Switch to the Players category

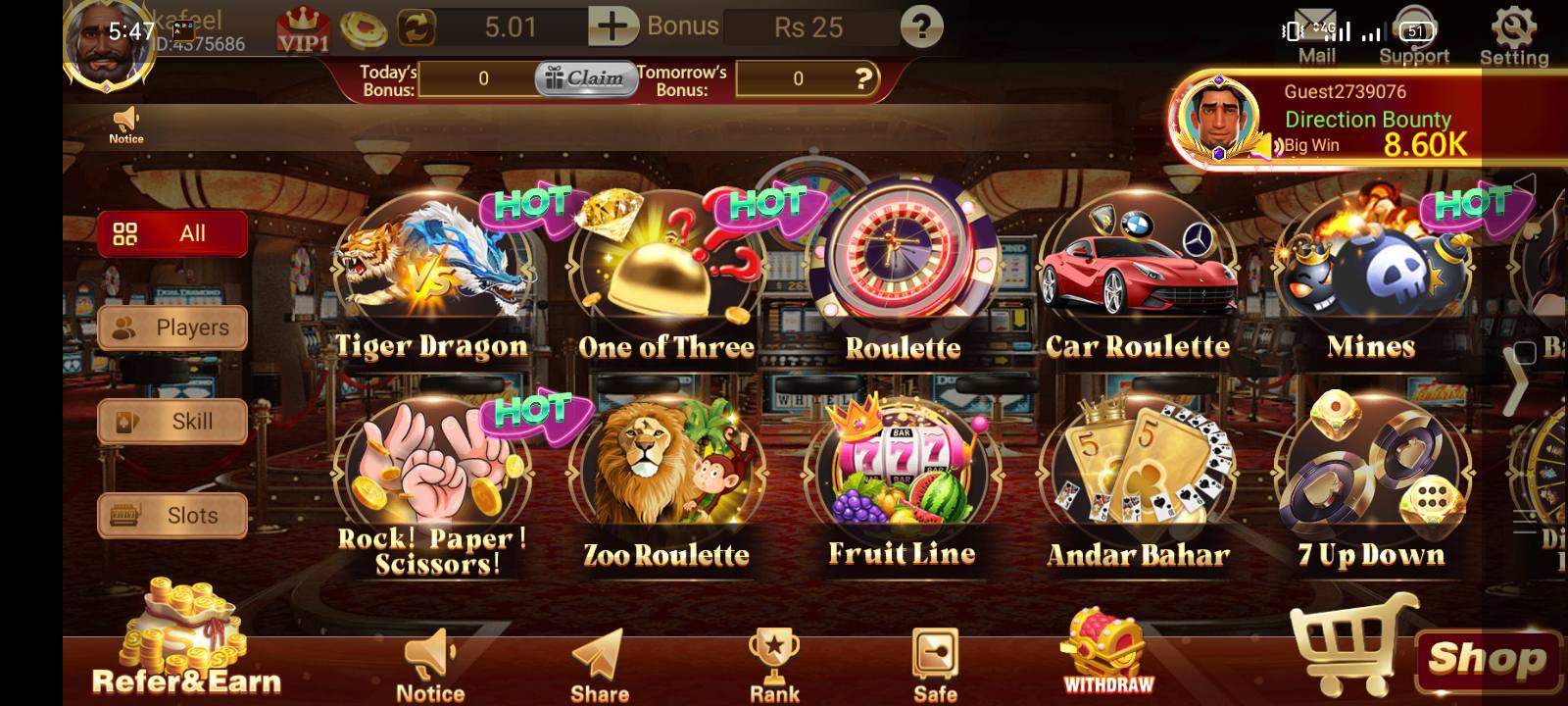pyautogui.click(x=172, y=328)
